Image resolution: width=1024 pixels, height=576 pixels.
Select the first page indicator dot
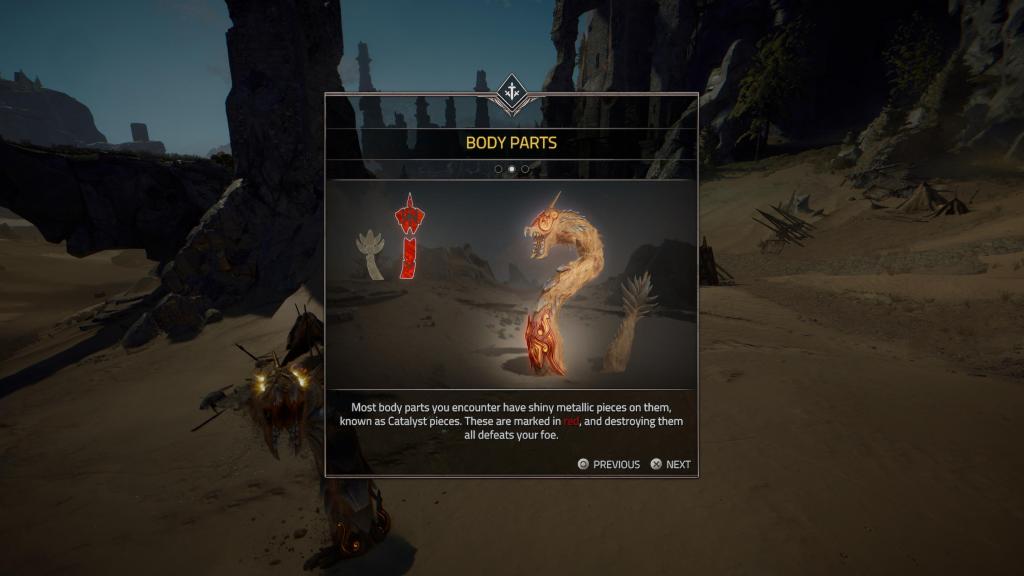coord(498,169)
